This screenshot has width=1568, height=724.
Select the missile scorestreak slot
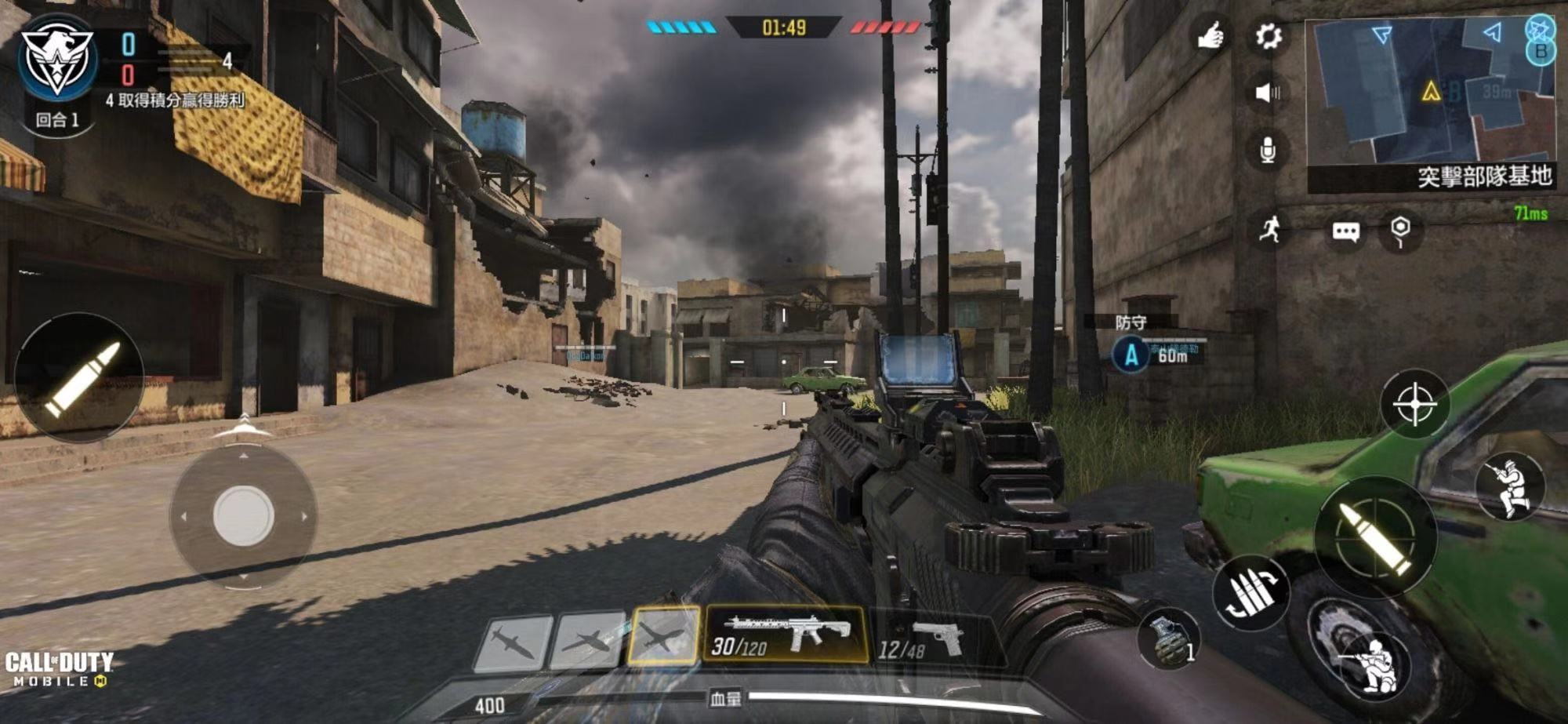click(x=514, y=643)
